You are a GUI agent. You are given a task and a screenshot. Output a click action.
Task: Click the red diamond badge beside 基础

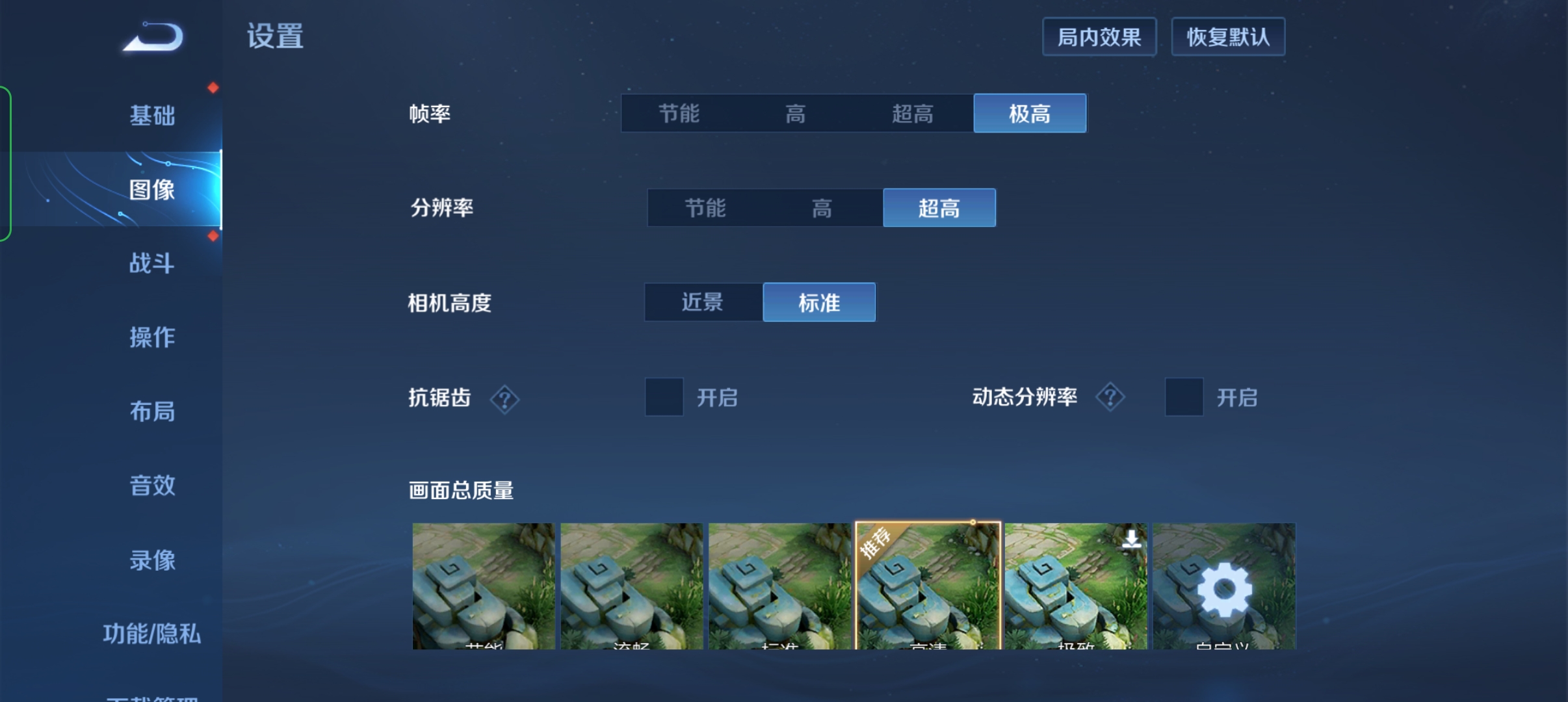pyautogui.click(x=213, y=87)
